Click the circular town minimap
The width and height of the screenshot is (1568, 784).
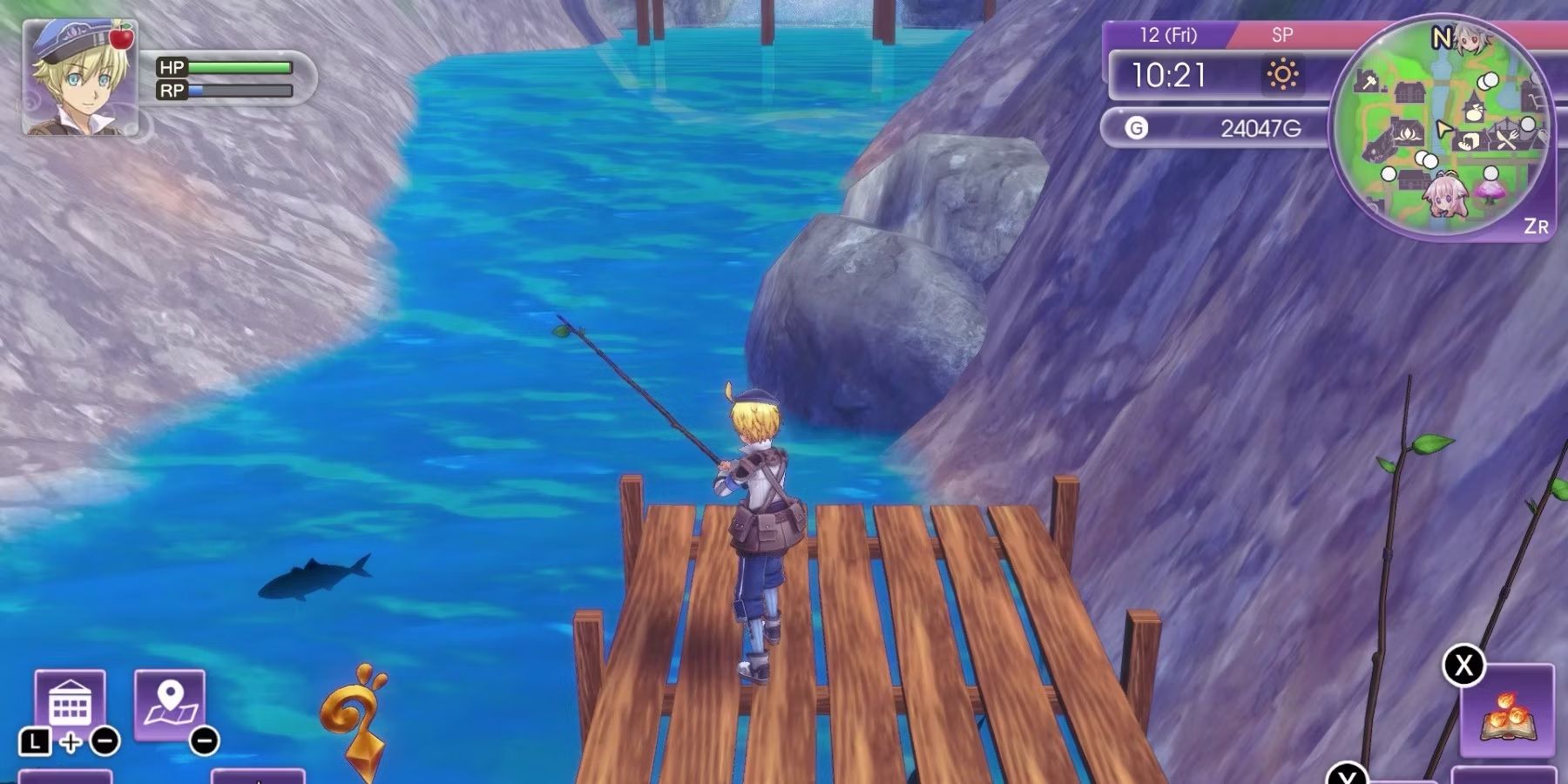pos(1443,131)
